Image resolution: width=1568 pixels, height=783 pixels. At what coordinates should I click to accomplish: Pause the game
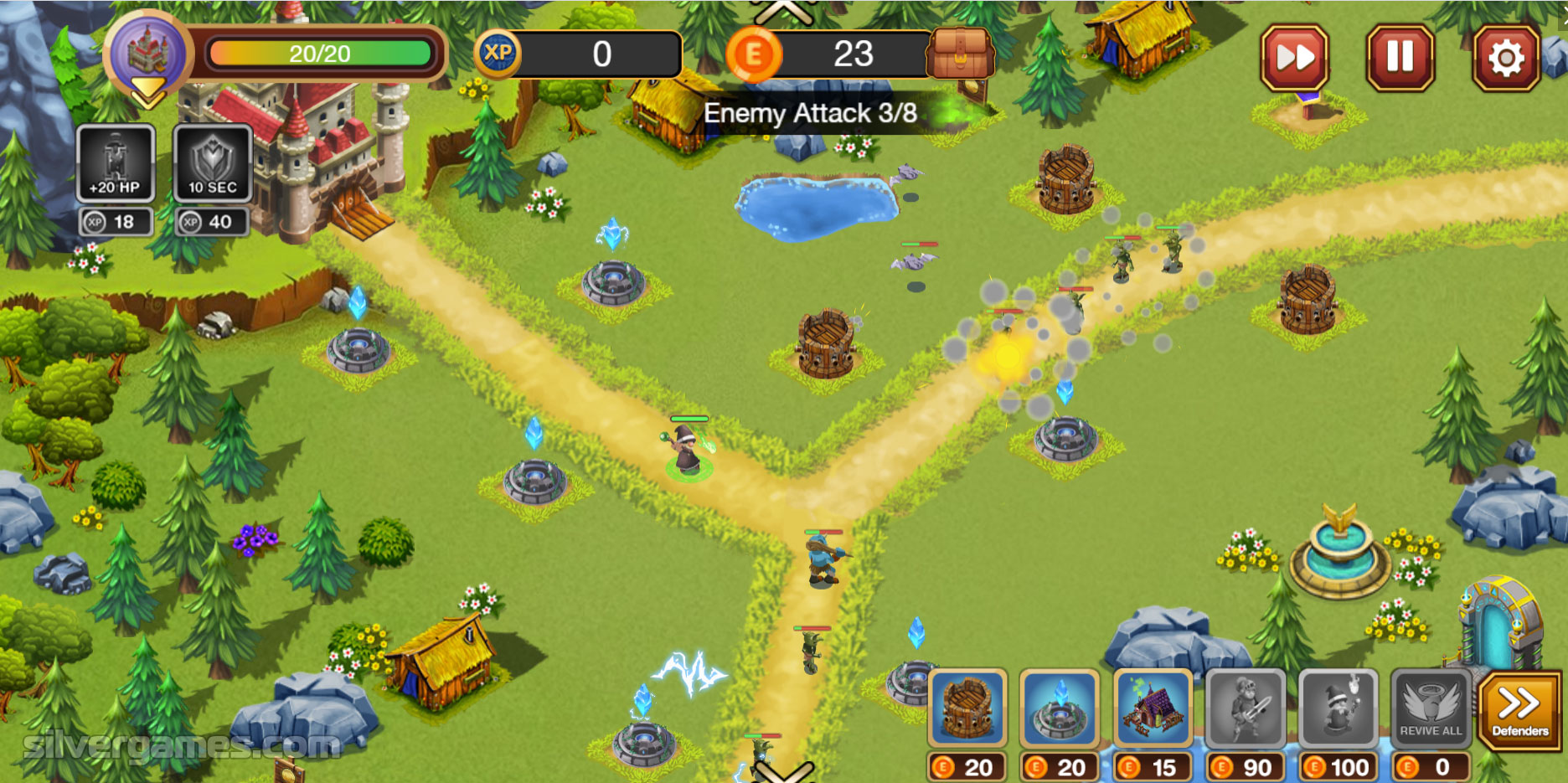1400,58
